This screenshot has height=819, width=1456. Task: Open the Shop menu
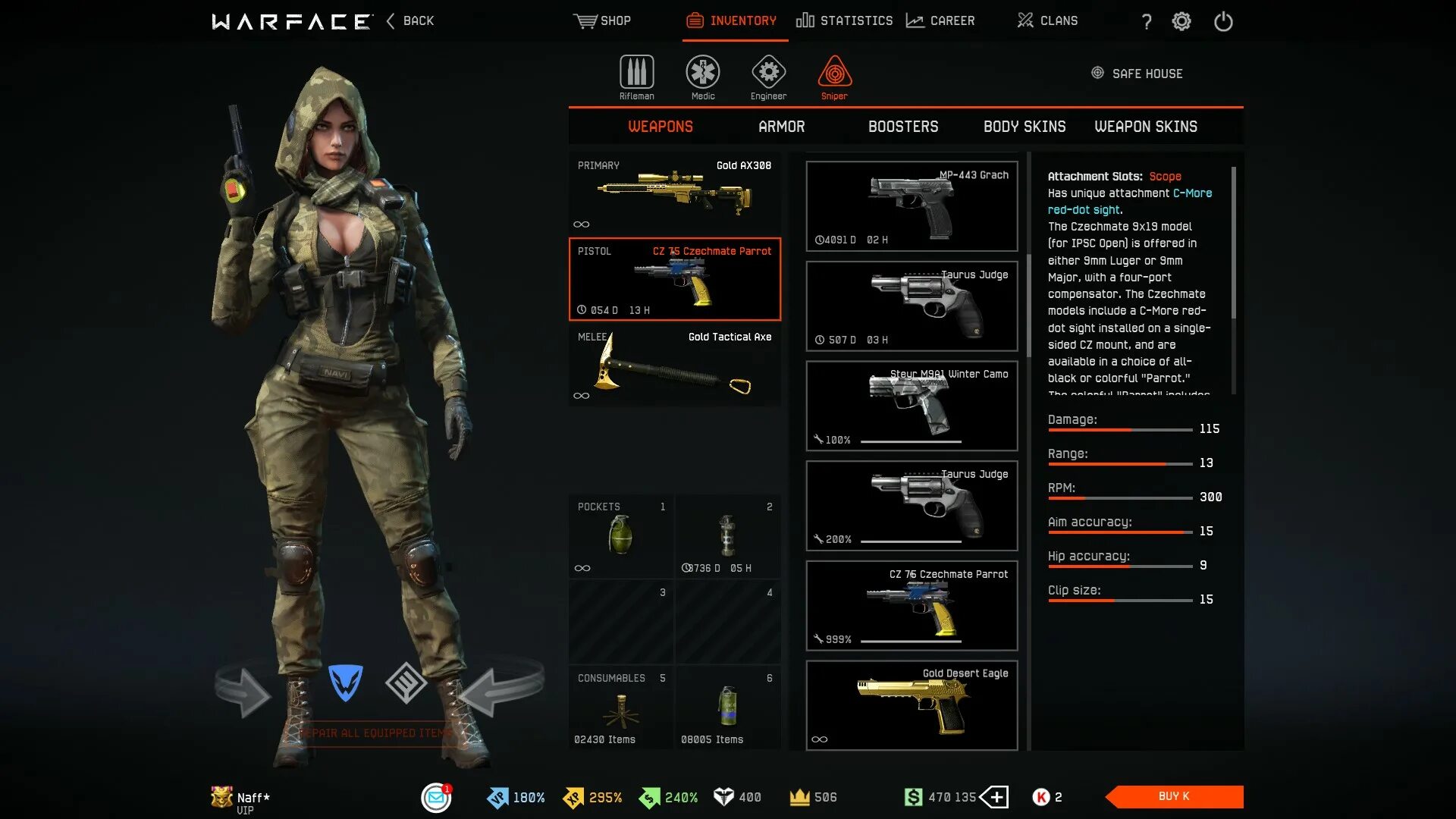602,20
